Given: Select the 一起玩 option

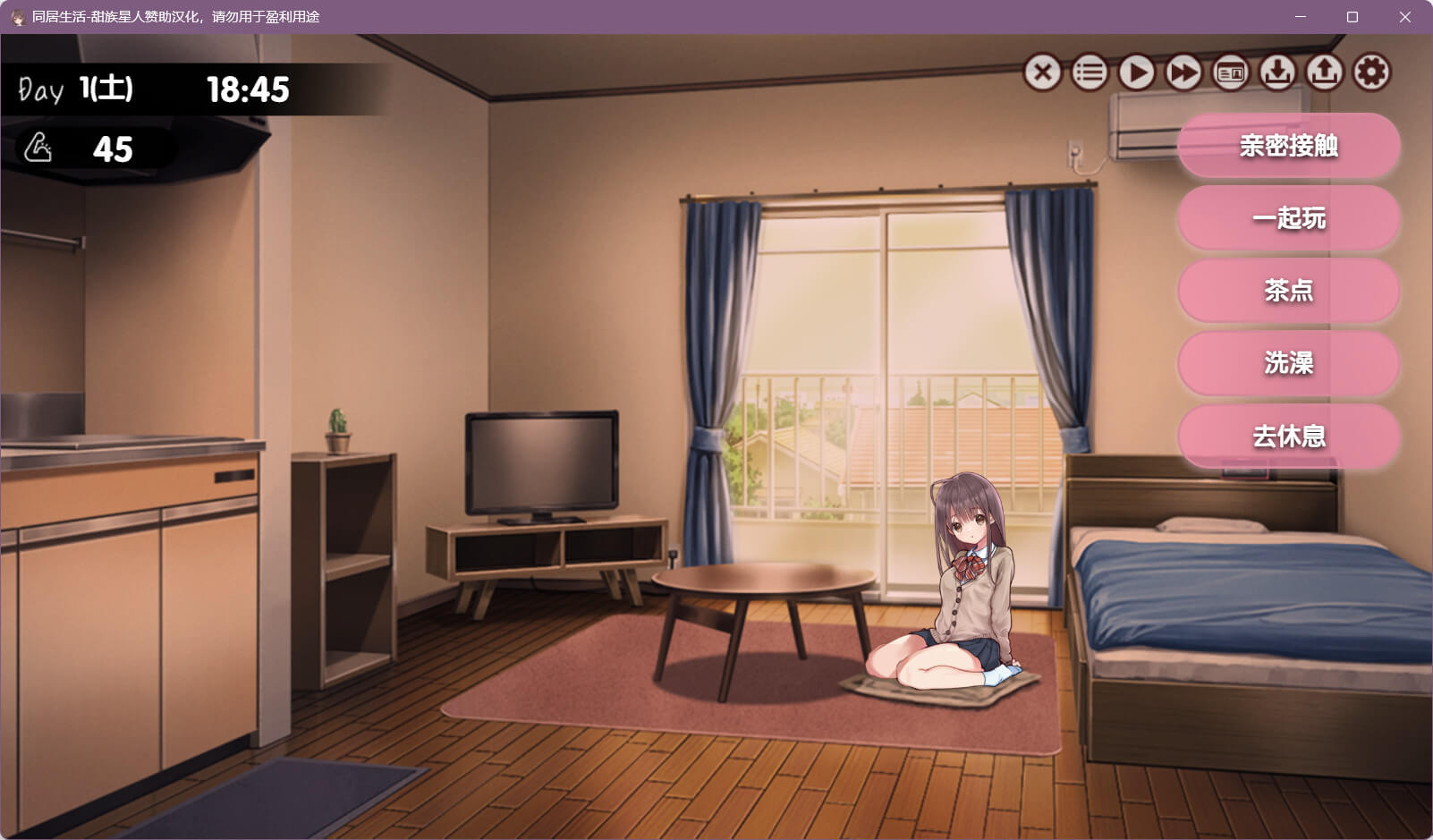Looking at the screenshot, I should pos(1288,217).
